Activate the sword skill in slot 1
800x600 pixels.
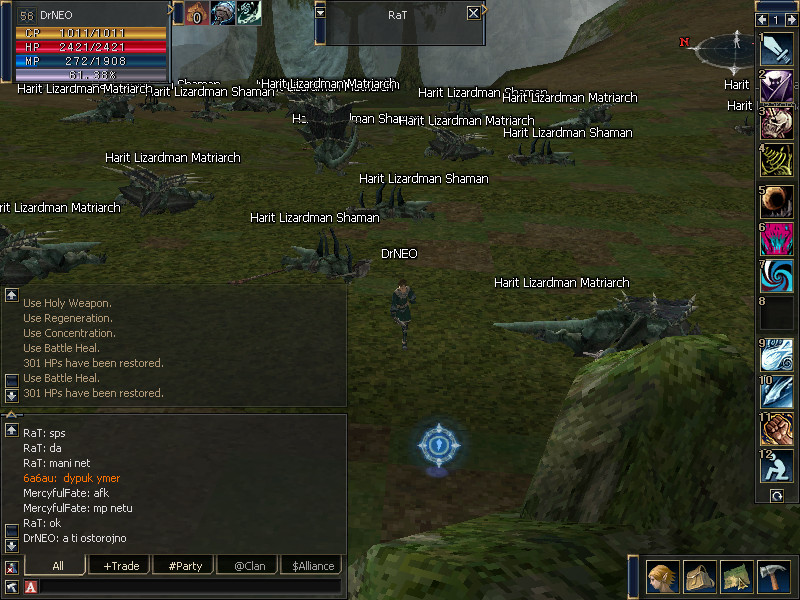pos(777,49)
